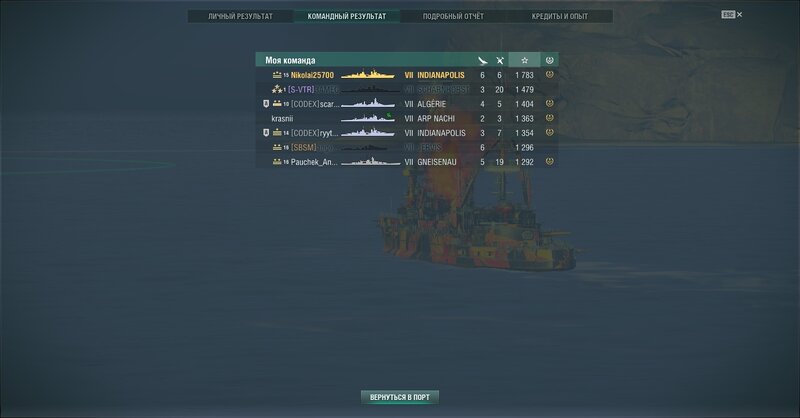Viewport: 800px width, 418px height.
Task: Click the medal column header icon
Action: point(549,60)
